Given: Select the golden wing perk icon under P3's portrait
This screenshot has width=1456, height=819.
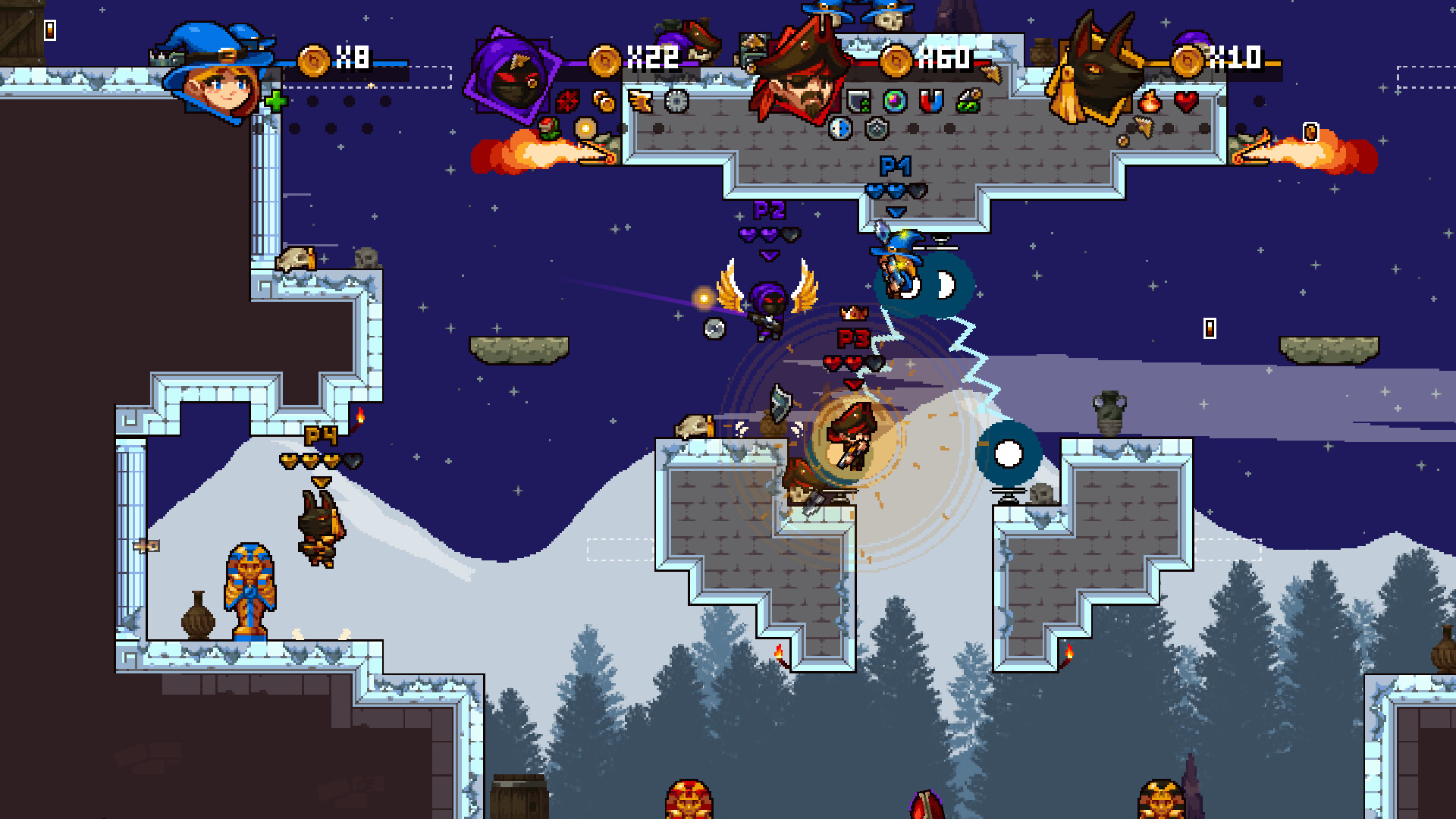Looking at the screenshot, I should click(641, 102).
